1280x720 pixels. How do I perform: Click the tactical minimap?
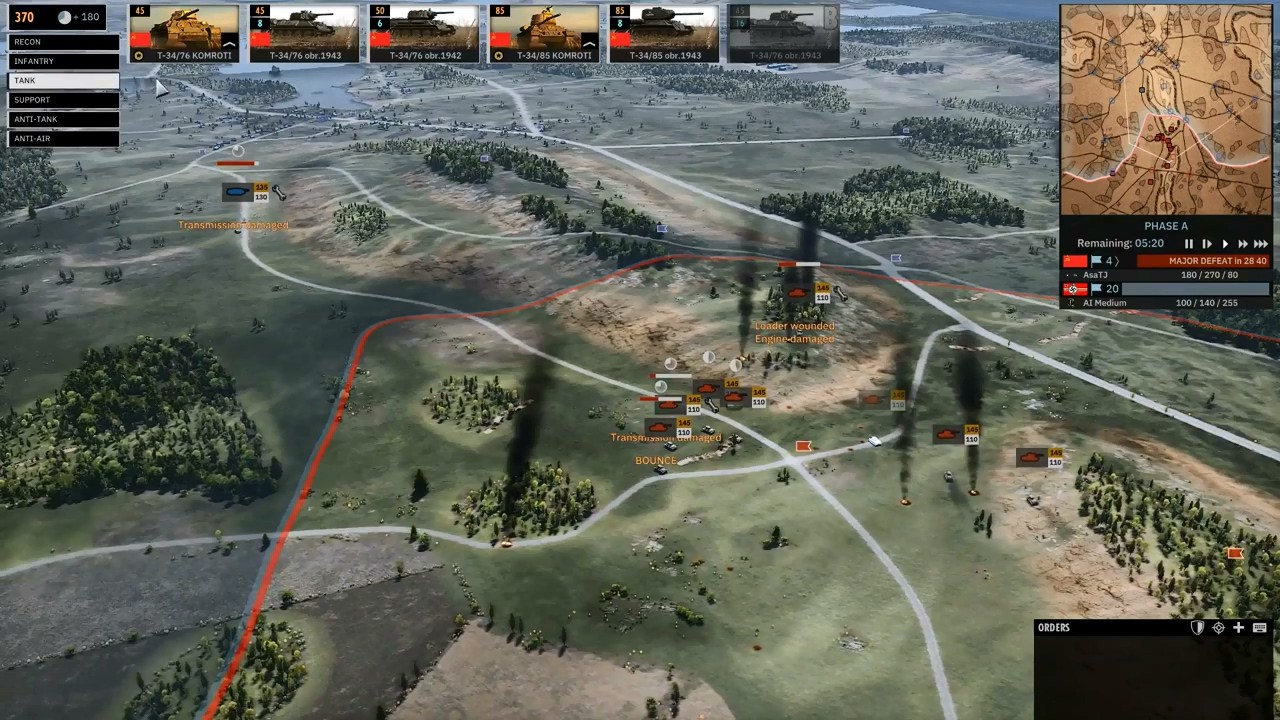tap(1165, 108)
